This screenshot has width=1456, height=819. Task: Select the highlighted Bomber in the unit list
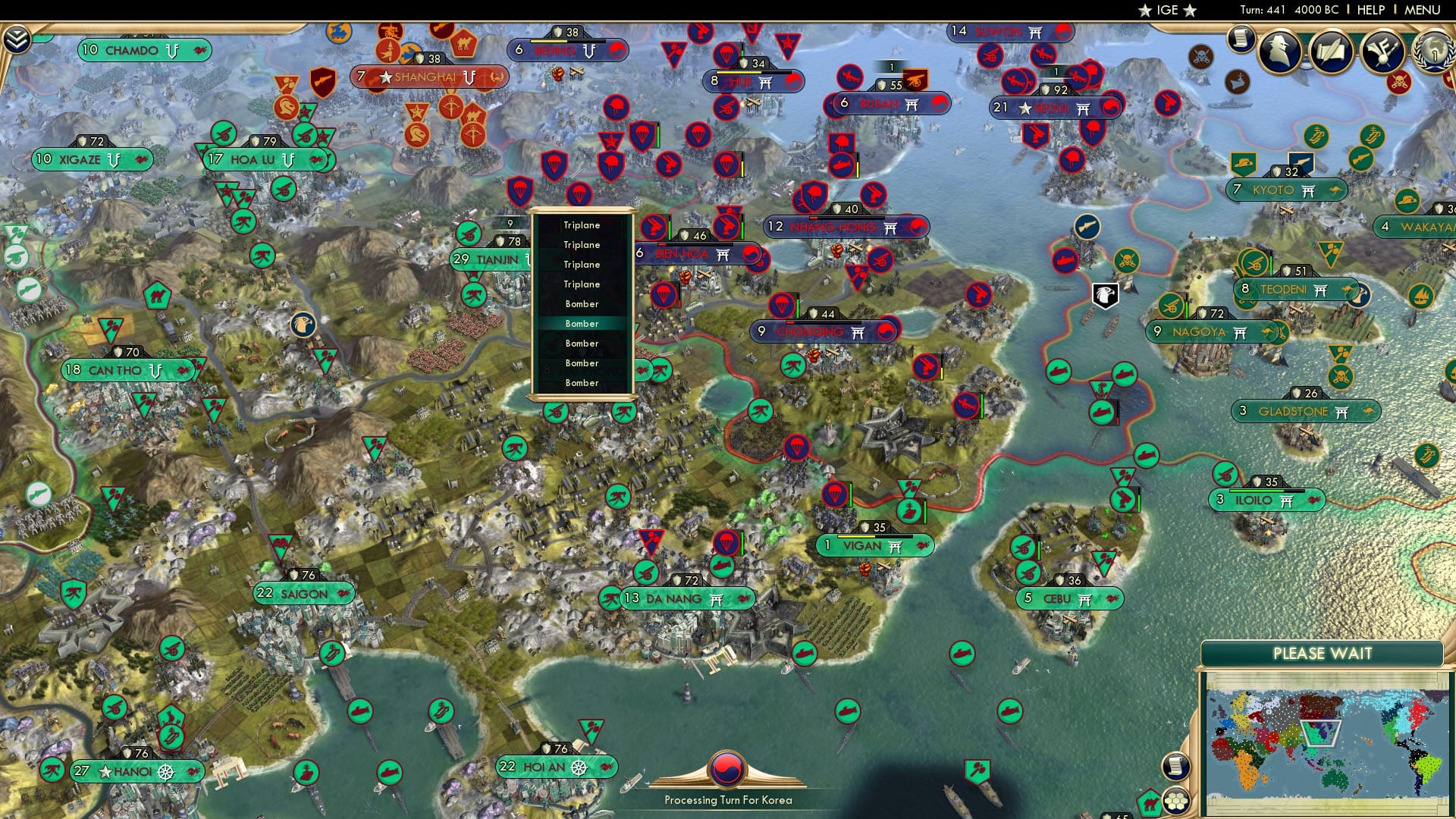[582, 323]
